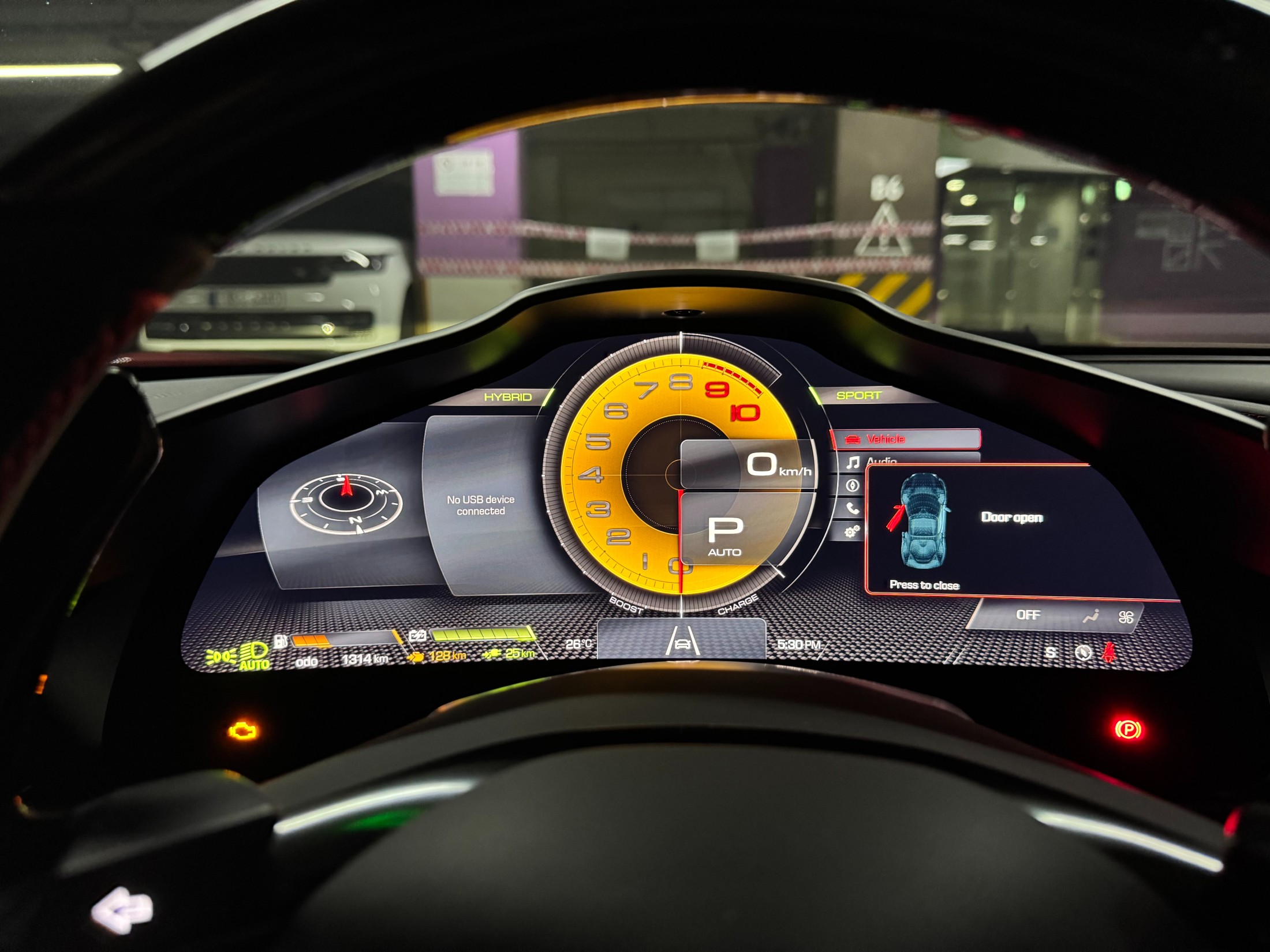Open the compass dial widget
Screen dimensions: 1270x952
346,501
